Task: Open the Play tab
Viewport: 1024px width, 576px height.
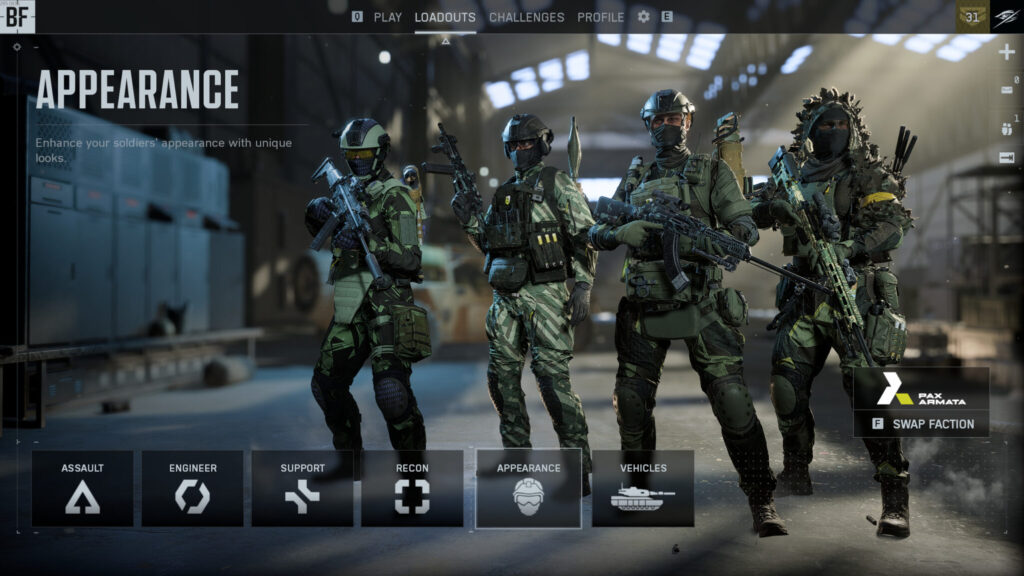Action: (x=387, y=17)
